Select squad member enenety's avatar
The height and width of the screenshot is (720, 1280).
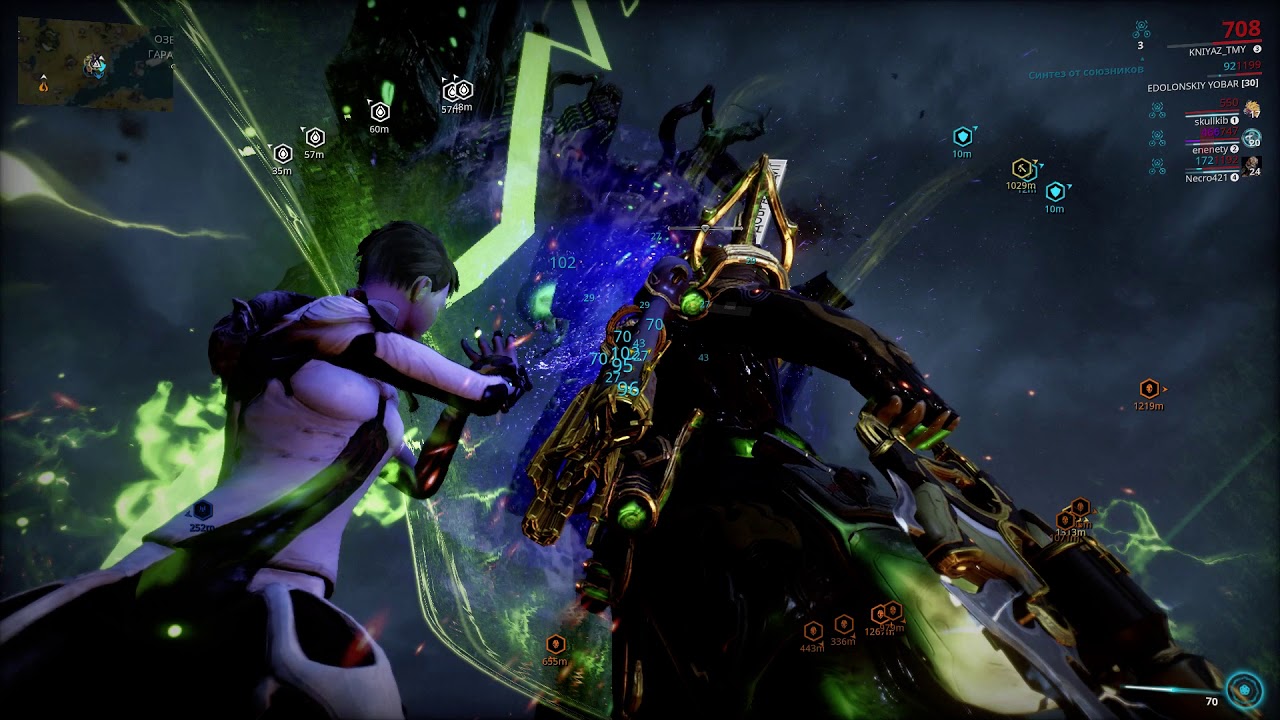point(1252,138)
